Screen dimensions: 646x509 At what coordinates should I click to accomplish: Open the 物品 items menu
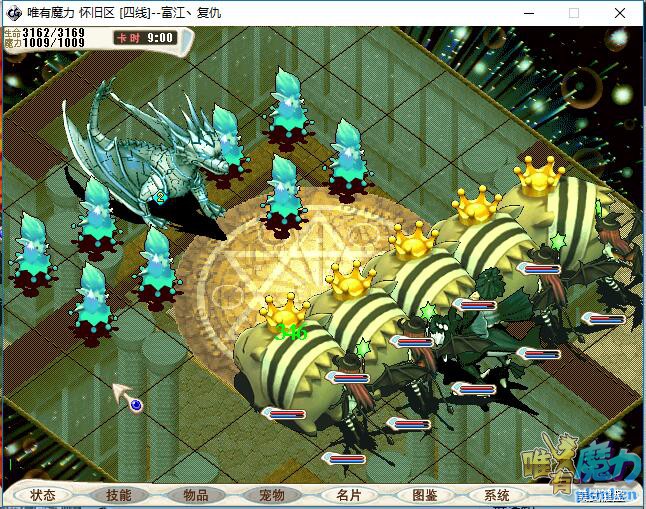click(x=196, y=495)
